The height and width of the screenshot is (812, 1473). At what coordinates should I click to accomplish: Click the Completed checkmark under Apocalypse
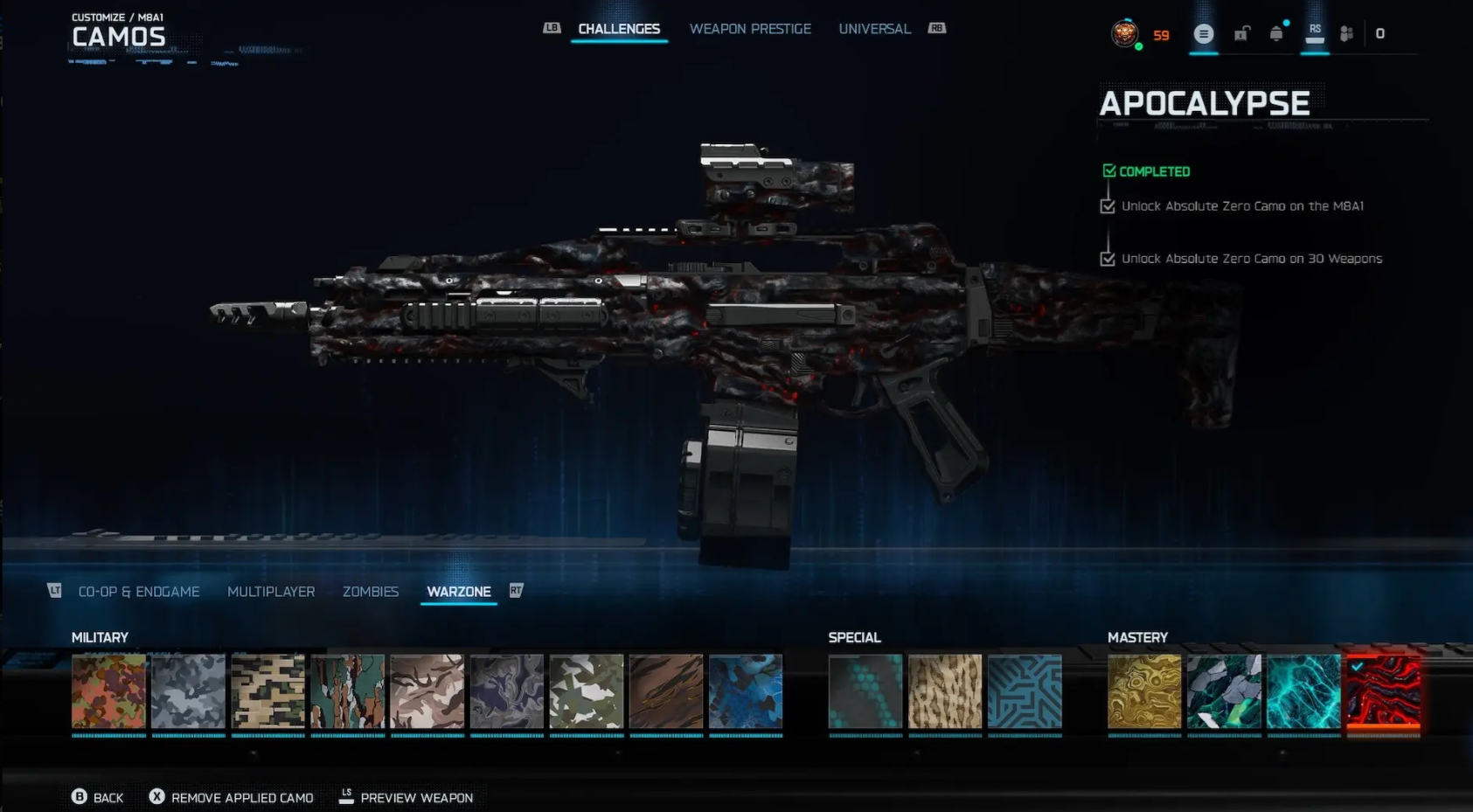pyautogui.click(x=1110, y=170)
